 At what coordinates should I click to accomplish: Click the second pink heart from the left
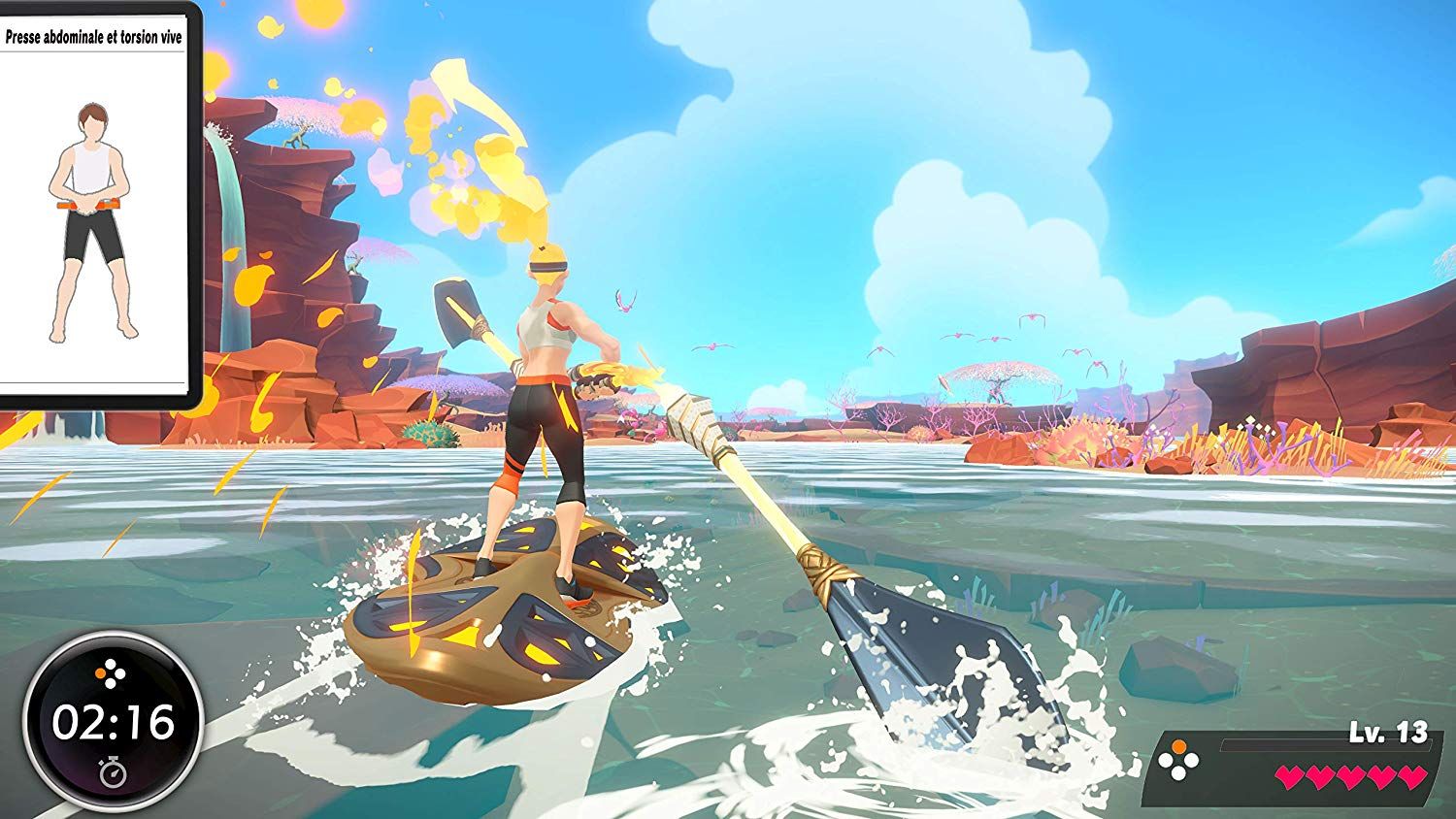[1321, 776]
